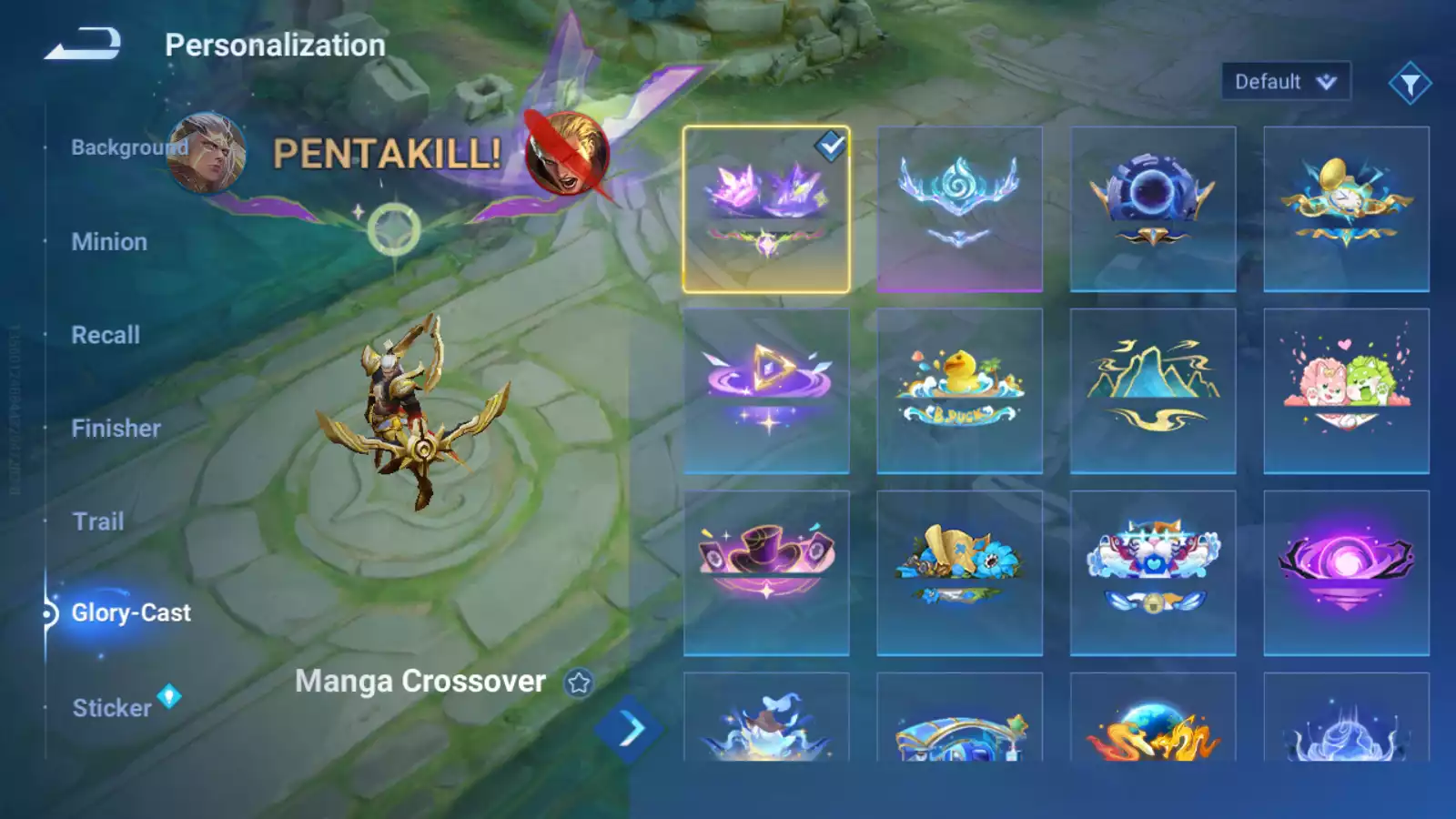
Task: Choose the Glory-Cast category
Action: [x=131, y=613]
